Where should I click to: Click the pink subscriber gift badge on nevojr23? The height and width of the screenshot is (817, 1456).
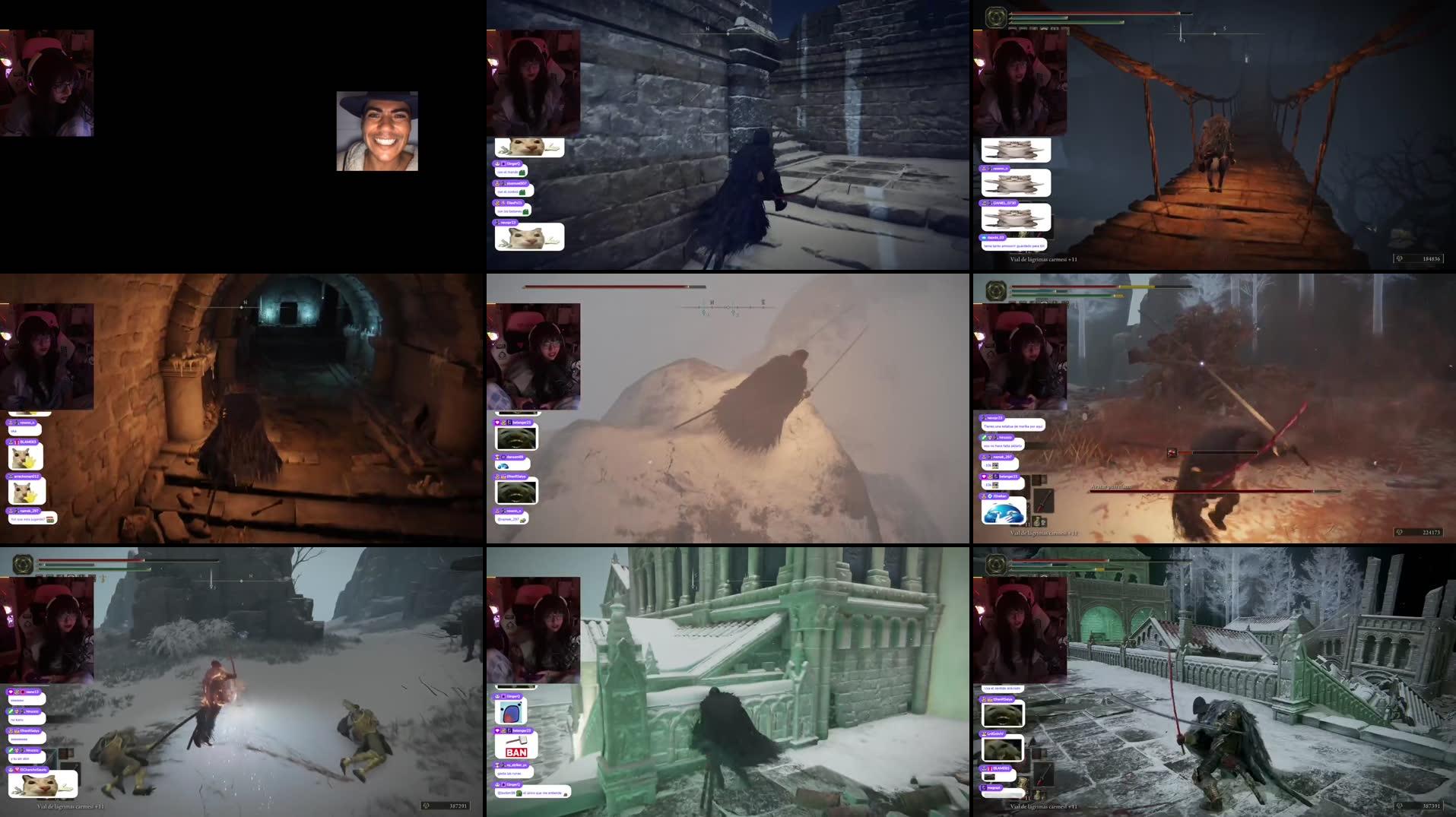(983, 417)
